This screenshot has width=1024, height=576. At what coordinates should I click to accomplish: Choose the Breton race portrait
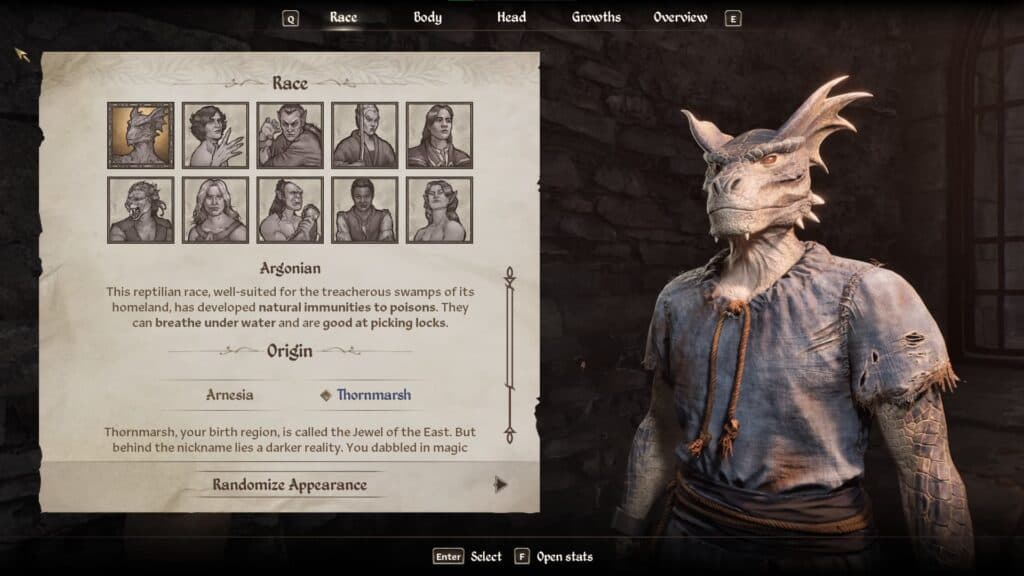pos(215,135)
